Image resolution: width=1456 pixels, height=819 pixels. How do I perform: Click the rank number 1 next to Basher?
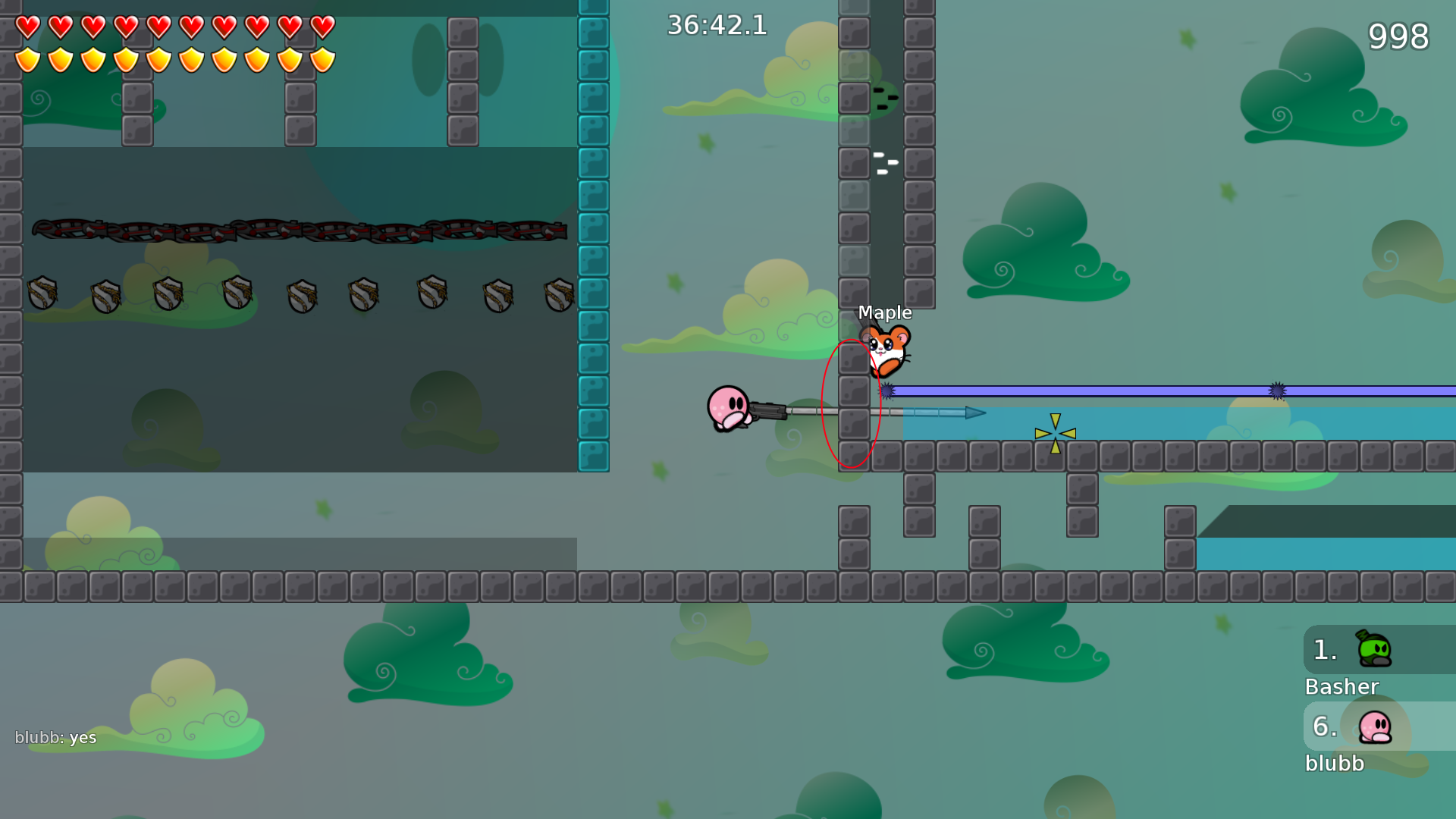[1324, 648]
